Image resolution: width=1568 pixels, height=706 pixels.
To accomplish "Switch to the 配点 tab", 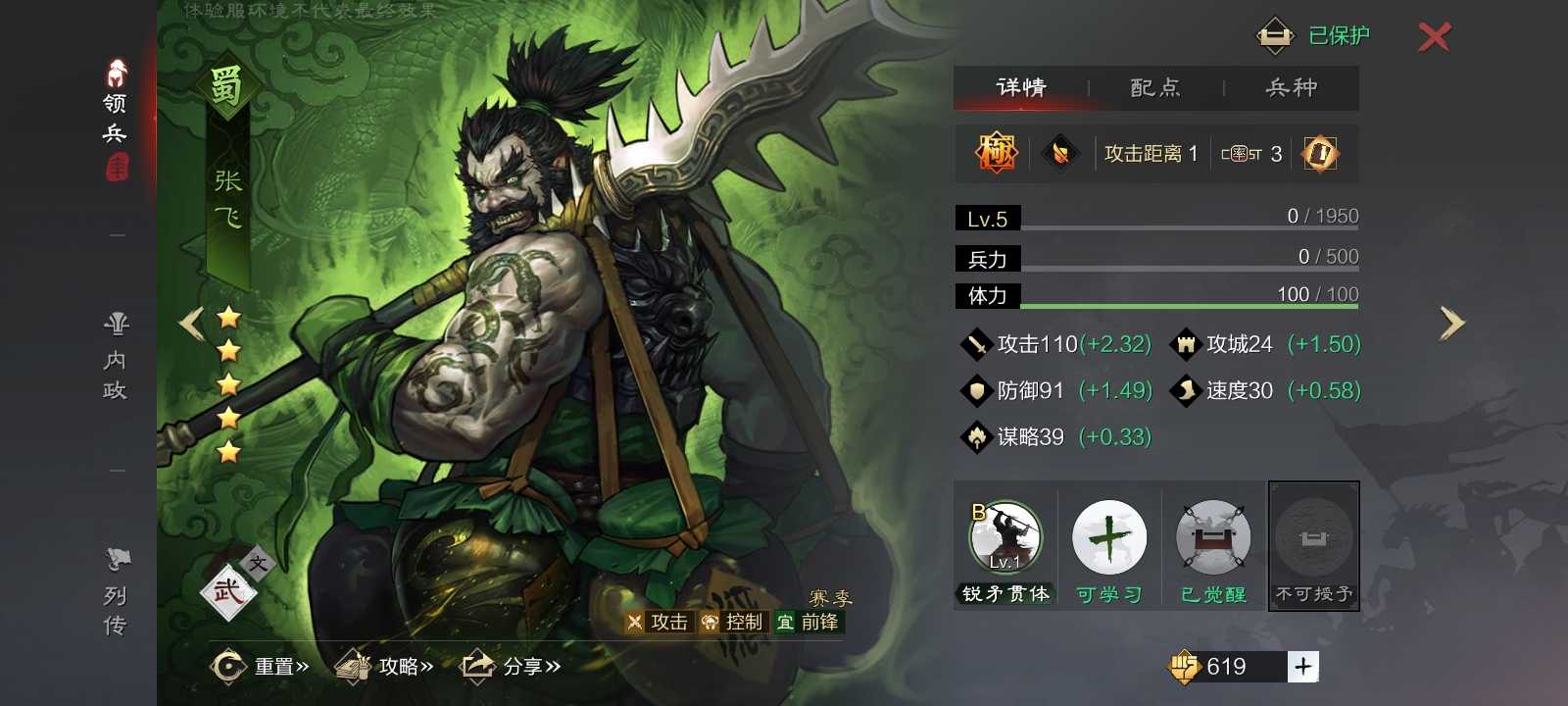I will coord(1154,88).
